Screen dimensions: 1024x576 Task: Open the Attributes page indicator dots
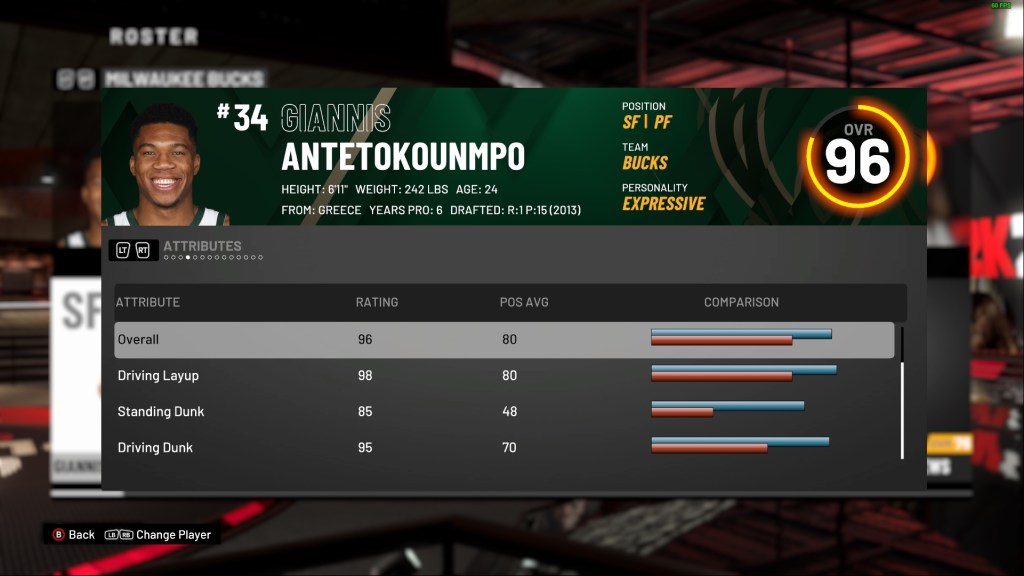pyautogui.click(x=213, y=258)
